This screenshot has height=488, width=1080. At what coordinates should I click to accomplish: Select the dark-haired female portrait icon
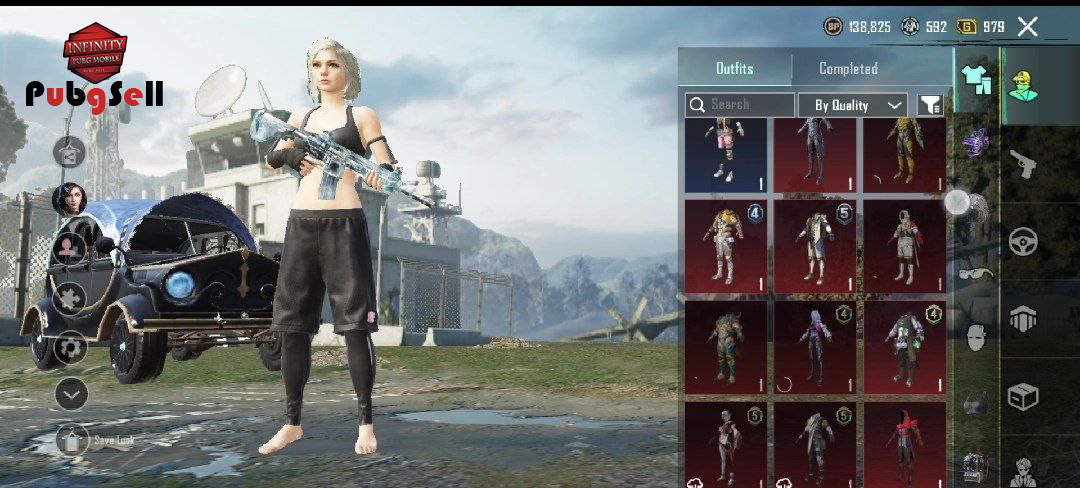70,198
